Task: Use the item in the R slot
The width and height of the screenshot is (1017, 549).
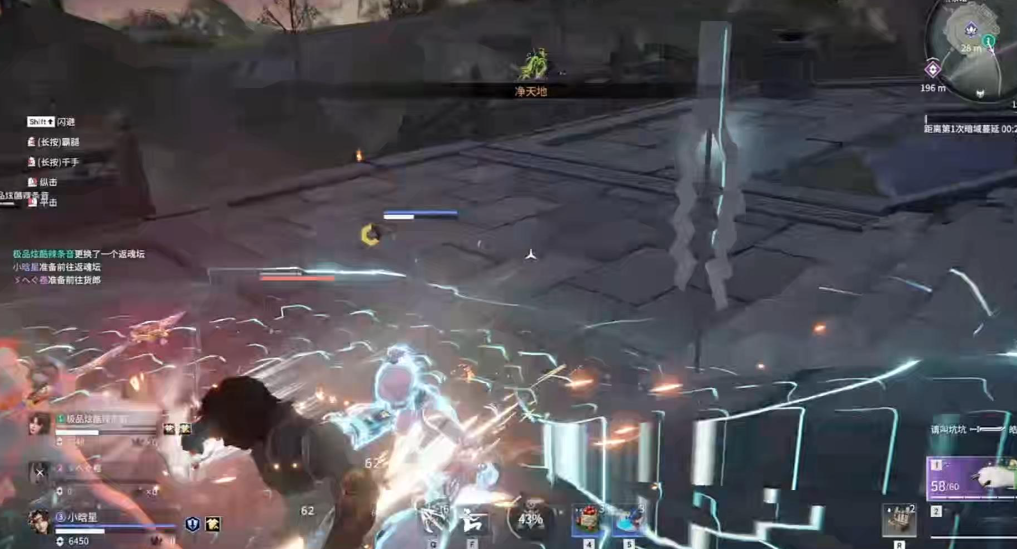Action: (x=898, y=520)
